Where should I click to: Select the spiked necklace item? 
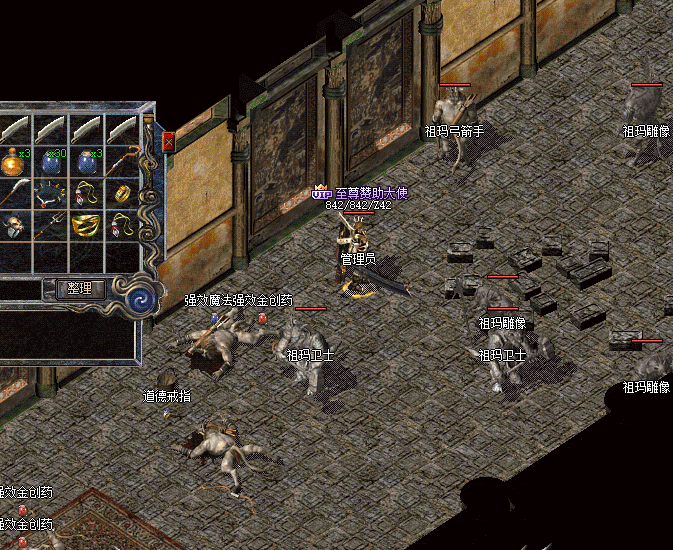click(52, 194)
